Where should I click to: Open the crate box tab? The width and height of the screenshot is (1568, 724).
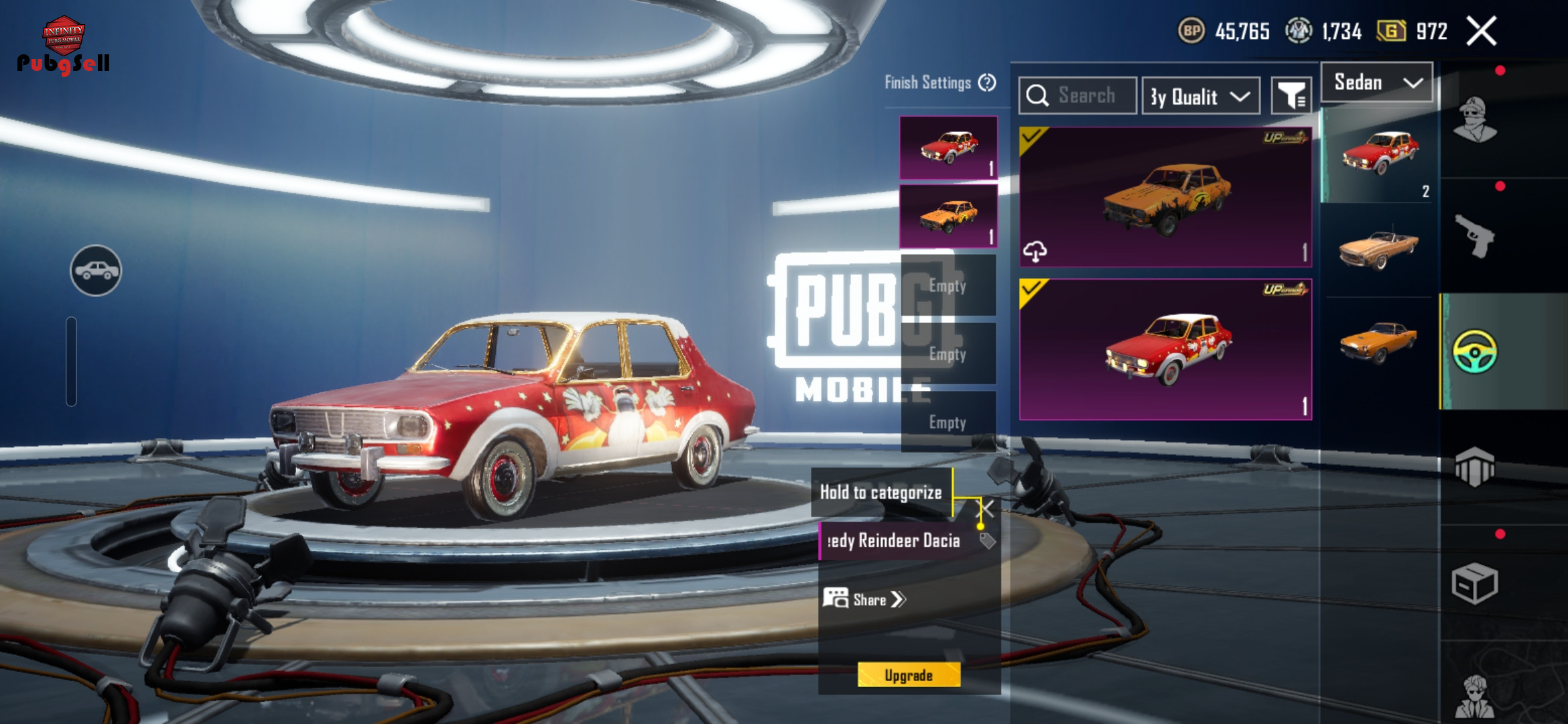[x=1475, y=583]
